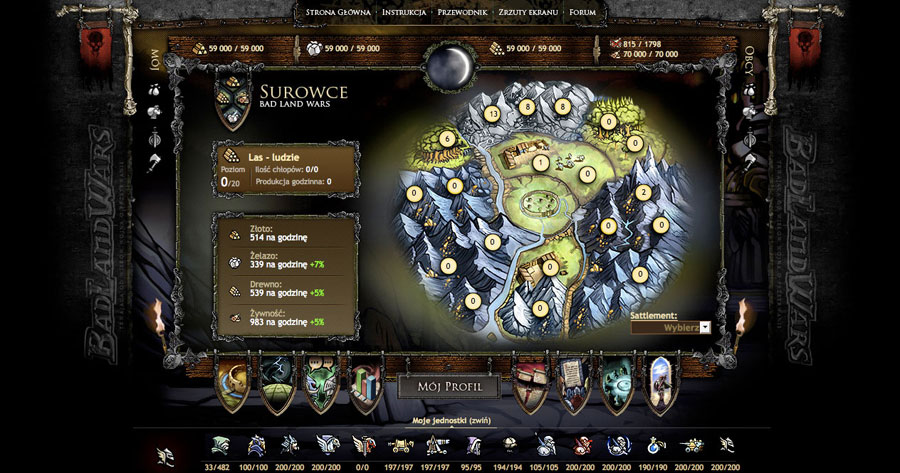Open the lightning globe shield
Image resolution: width=900 pixels, height=473 pixels.
coord(277,384)
